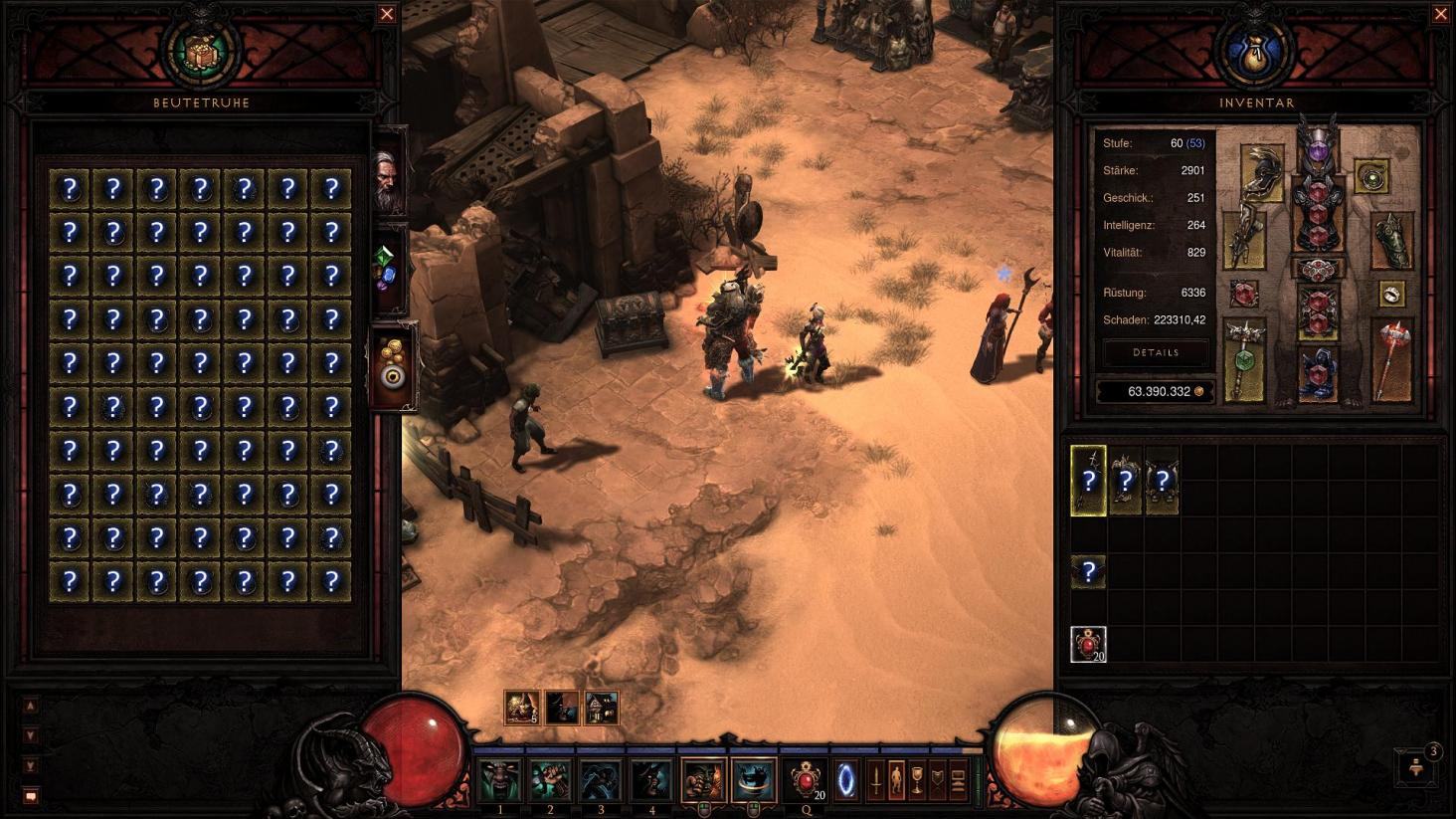
Task: Select the highlighted unidentified item in the inventory
Action: tap(1088, 481)
